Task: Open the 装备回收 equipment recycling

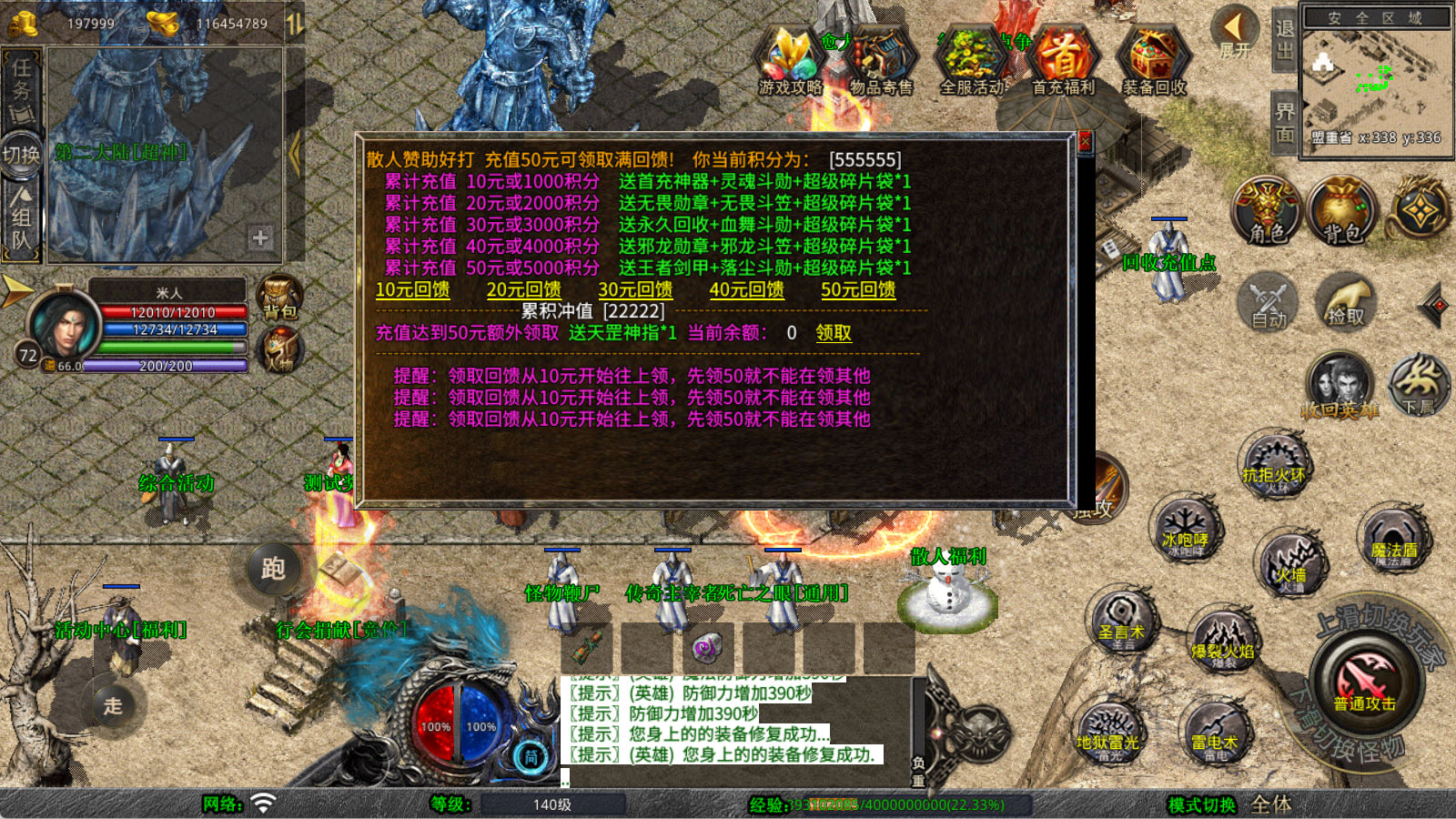Action: pyautogui.click(x=1154, y=60)
